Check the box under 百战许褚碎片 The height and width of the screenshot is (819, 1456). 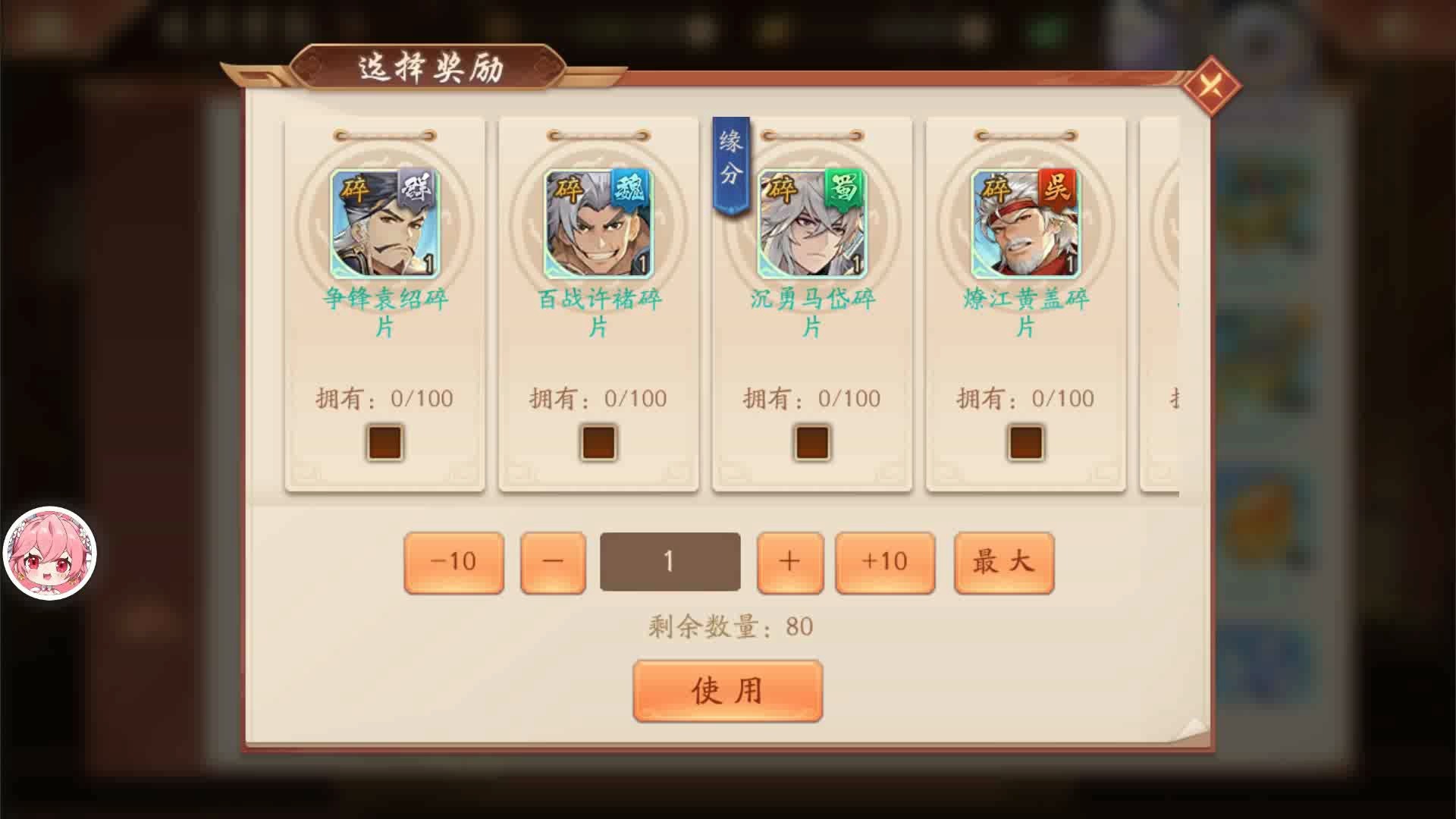click(597, 443)
